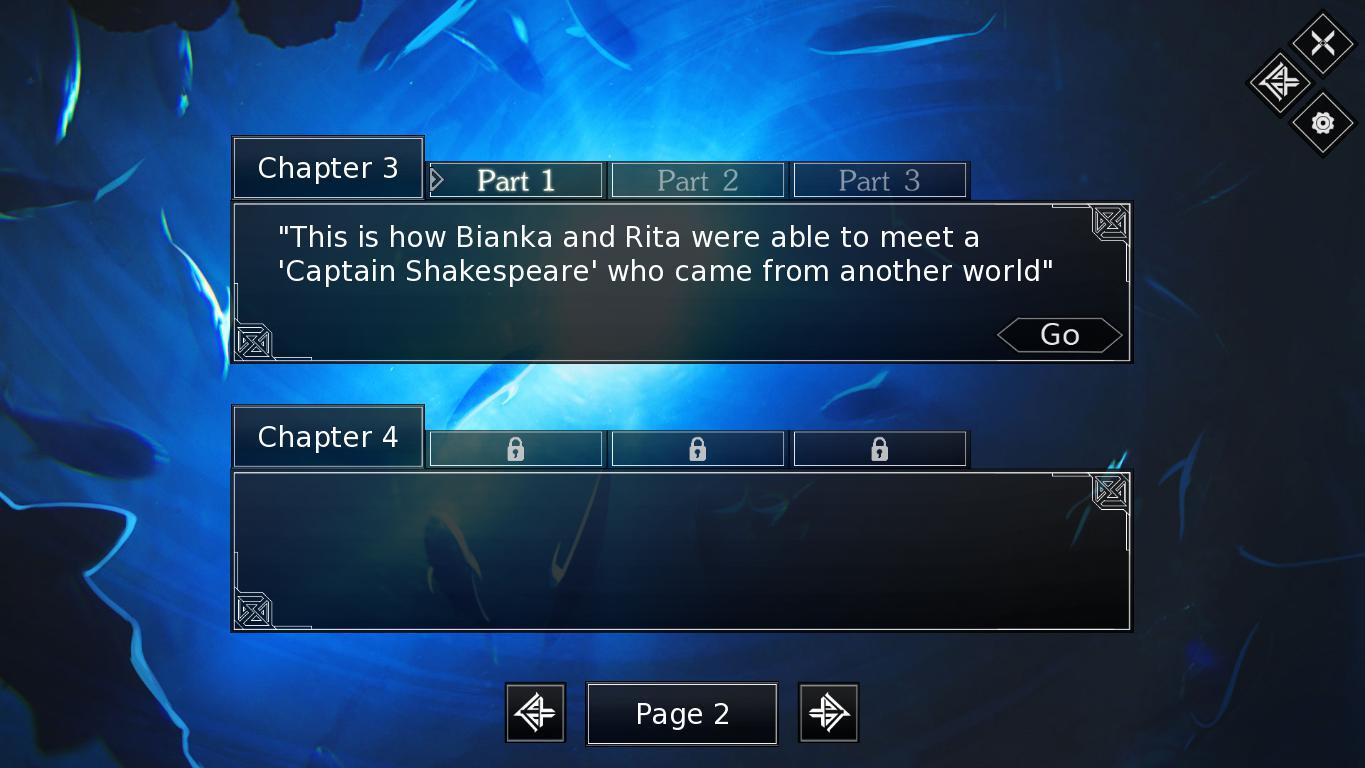1365x768 pixels.
Task: Click the previous page arrow icon
Action: (x=535, y=712)
